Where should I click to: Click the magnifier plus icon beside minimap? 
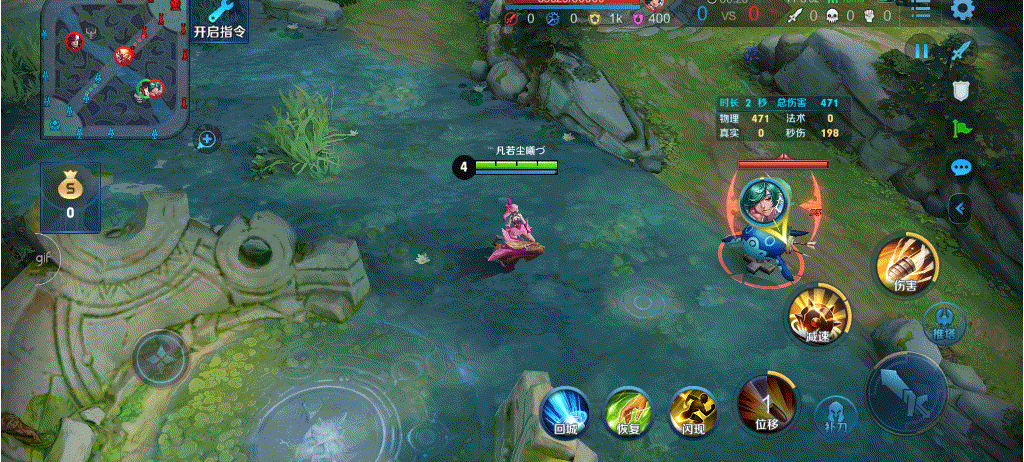tap(207, 139)
